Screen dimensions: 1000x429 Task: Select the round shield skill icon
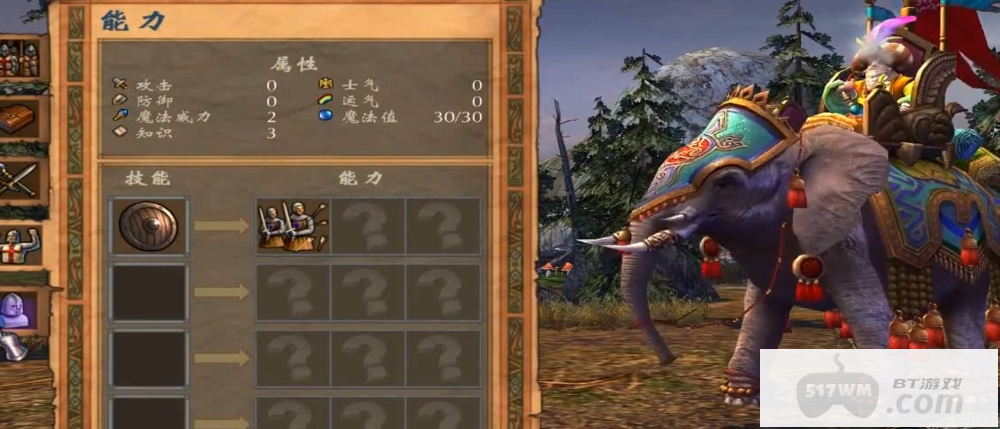pos(148,226)
